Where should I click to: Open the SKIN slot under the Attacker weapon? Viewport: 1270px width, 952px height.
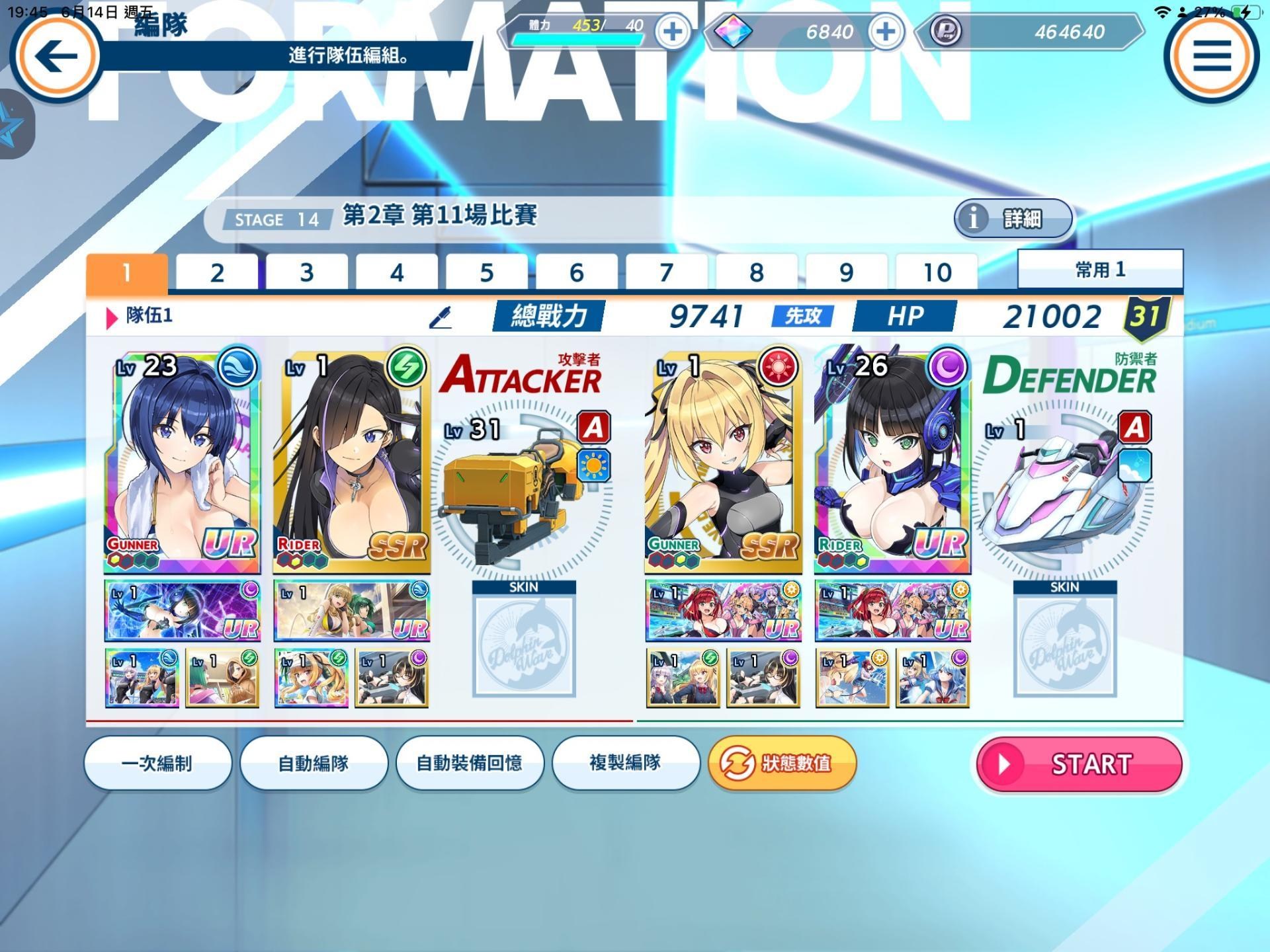[525, 645]
